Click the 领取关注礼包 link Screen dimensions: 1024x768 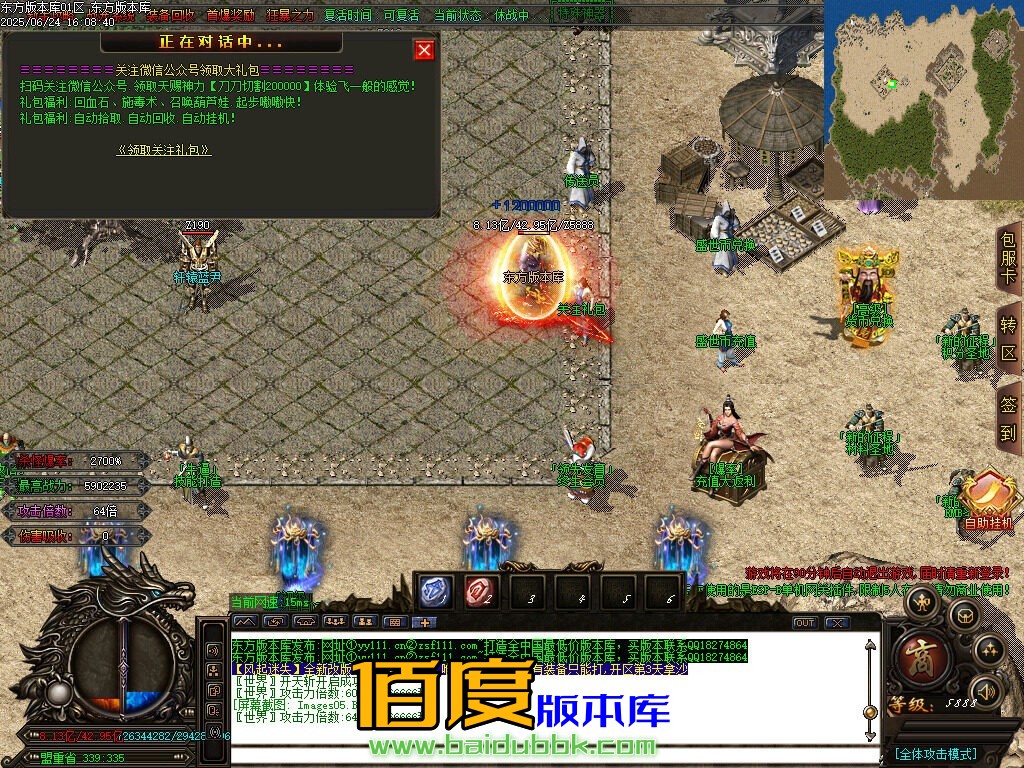click(x=164, y=150)
